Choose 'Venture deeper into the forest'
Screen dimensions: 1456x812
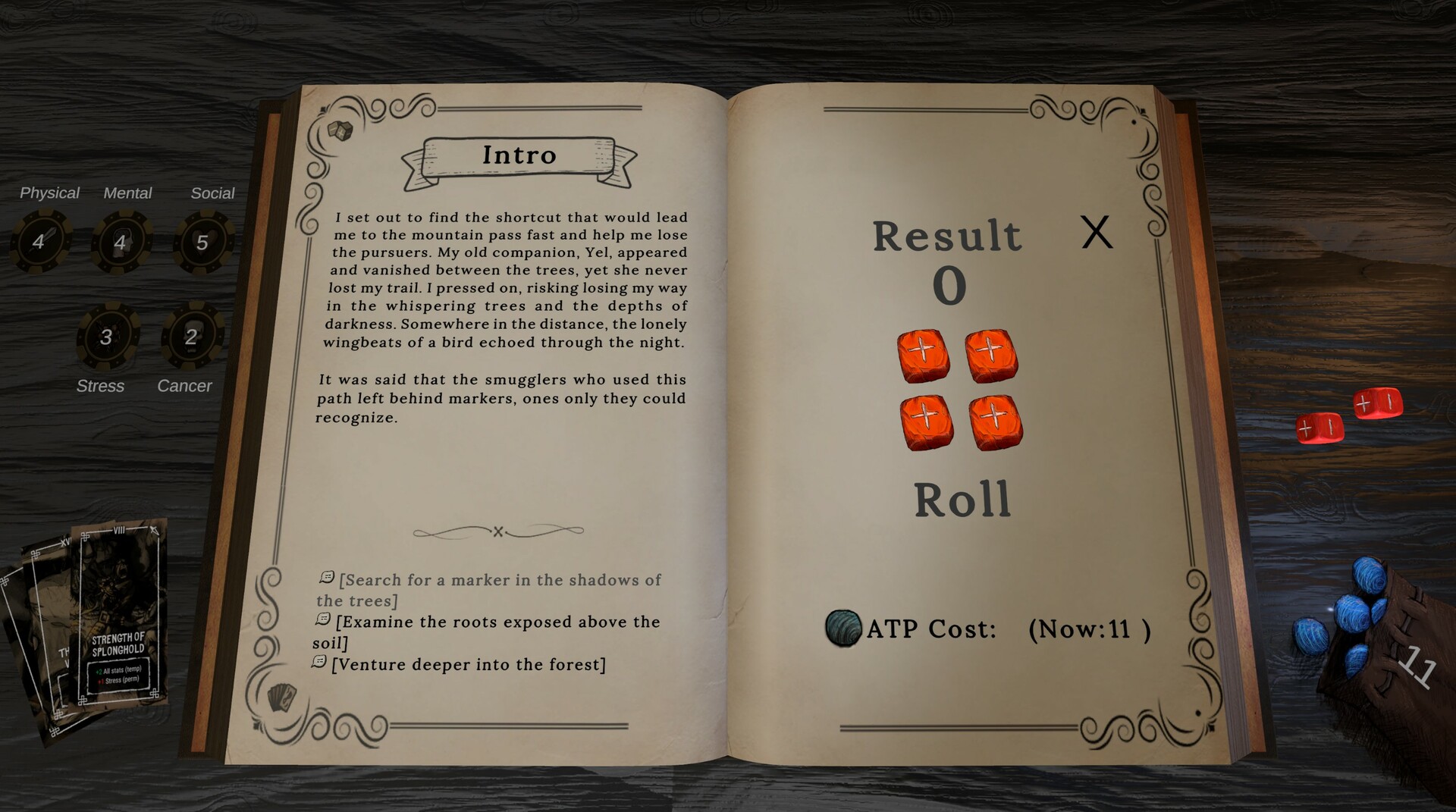(x=469, y=664)
